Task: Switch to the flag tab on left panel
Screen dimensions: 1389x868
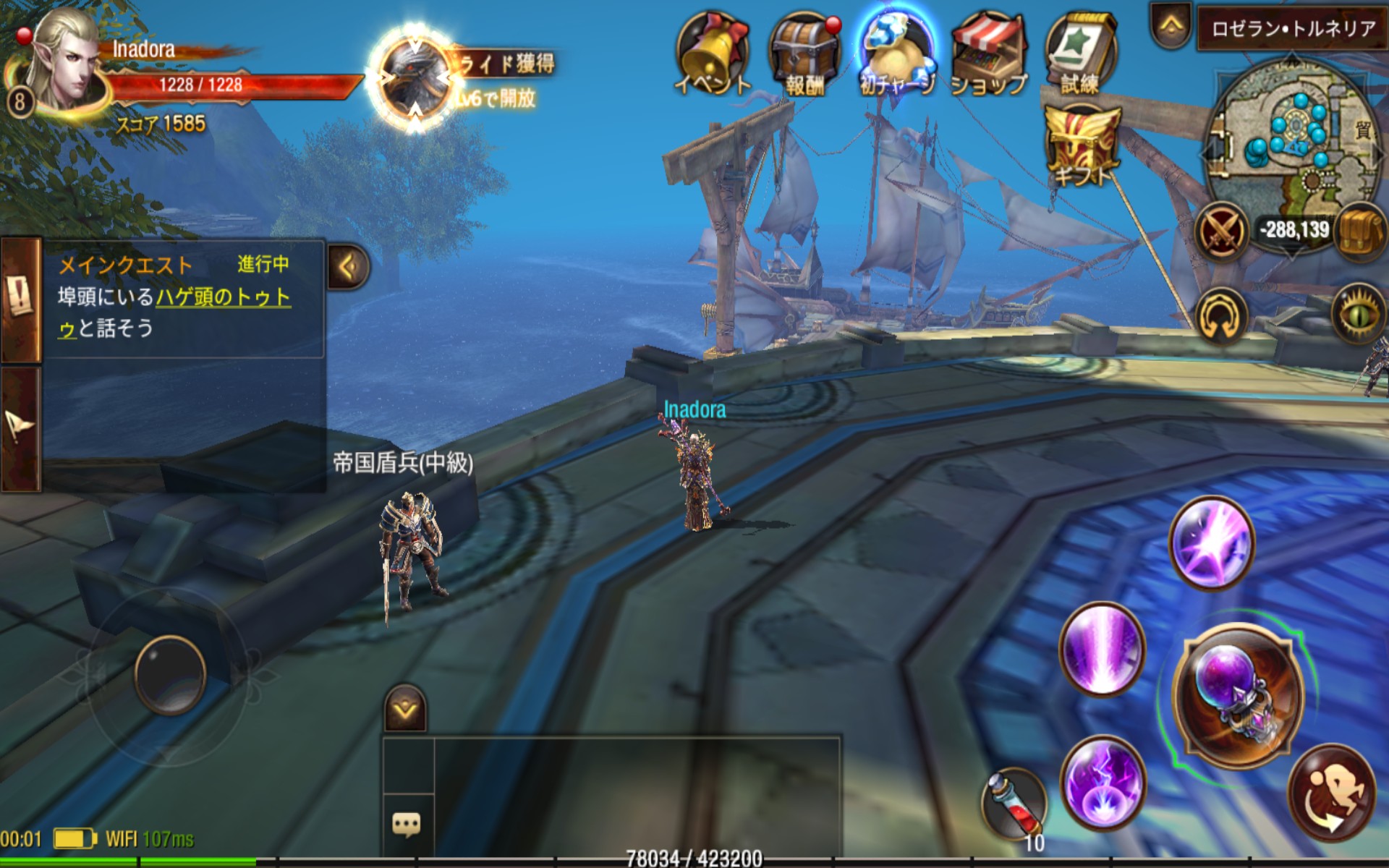Action: 20,428
